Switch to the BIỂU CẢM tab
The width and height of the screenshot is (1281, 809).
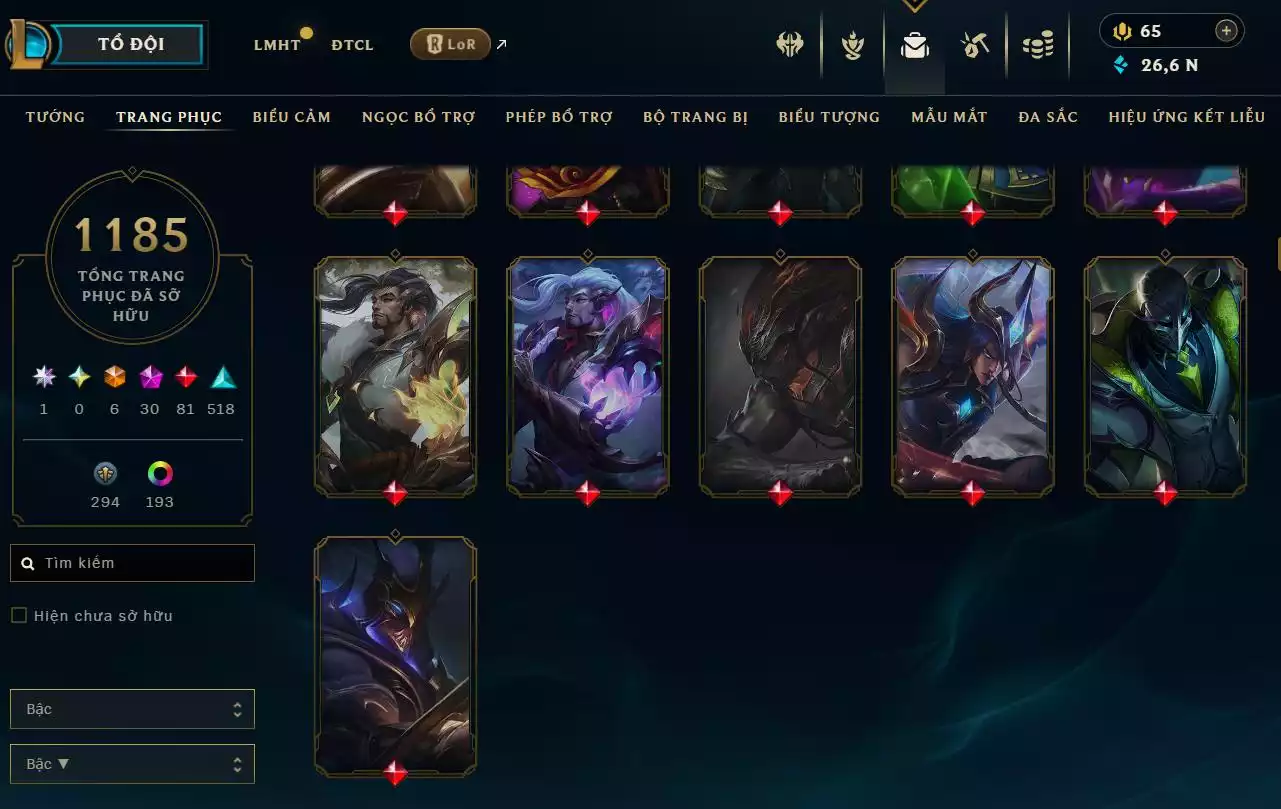[x=292, y=117]
